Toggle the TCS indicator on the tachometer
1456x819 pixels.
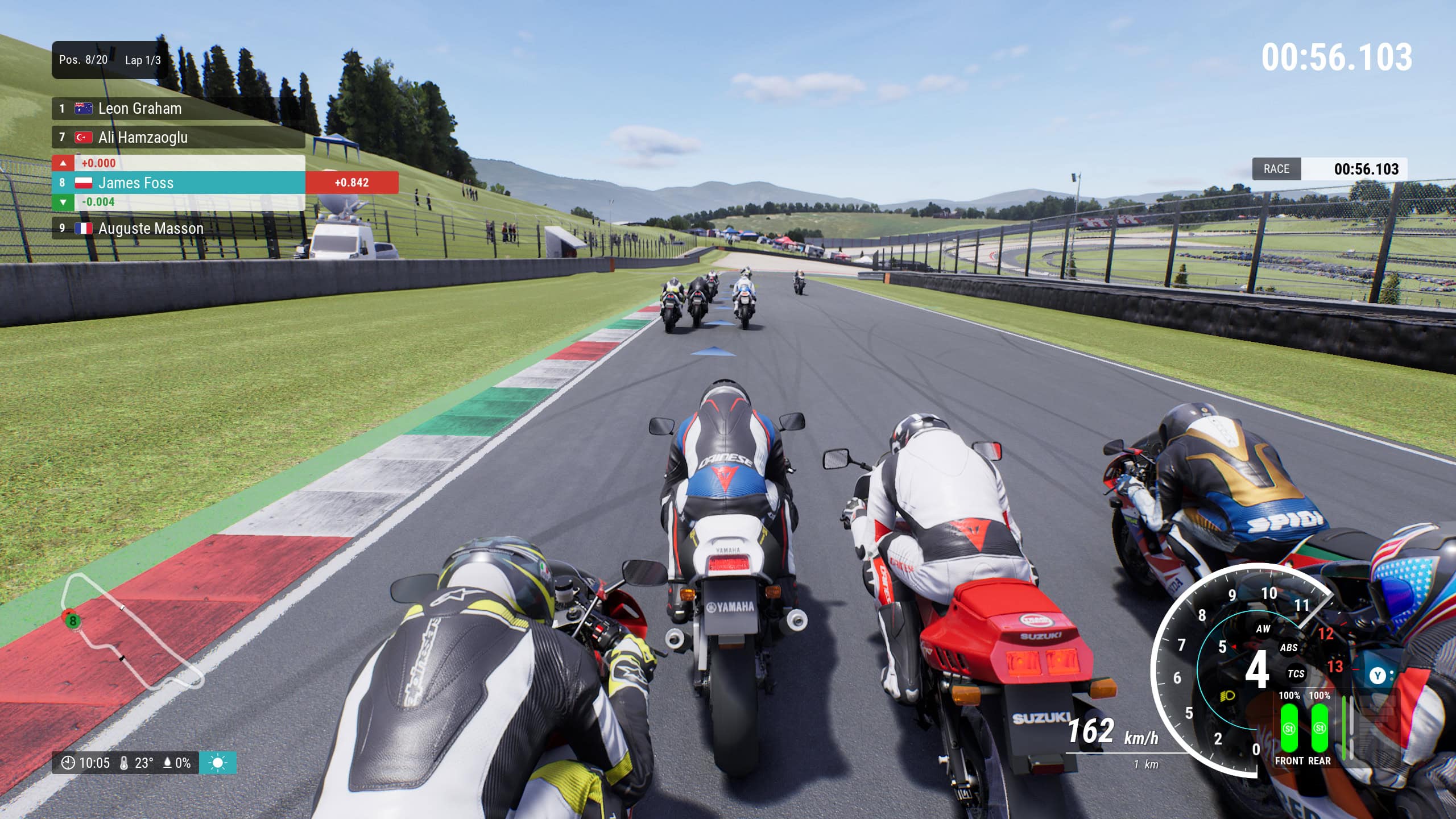1296,674
